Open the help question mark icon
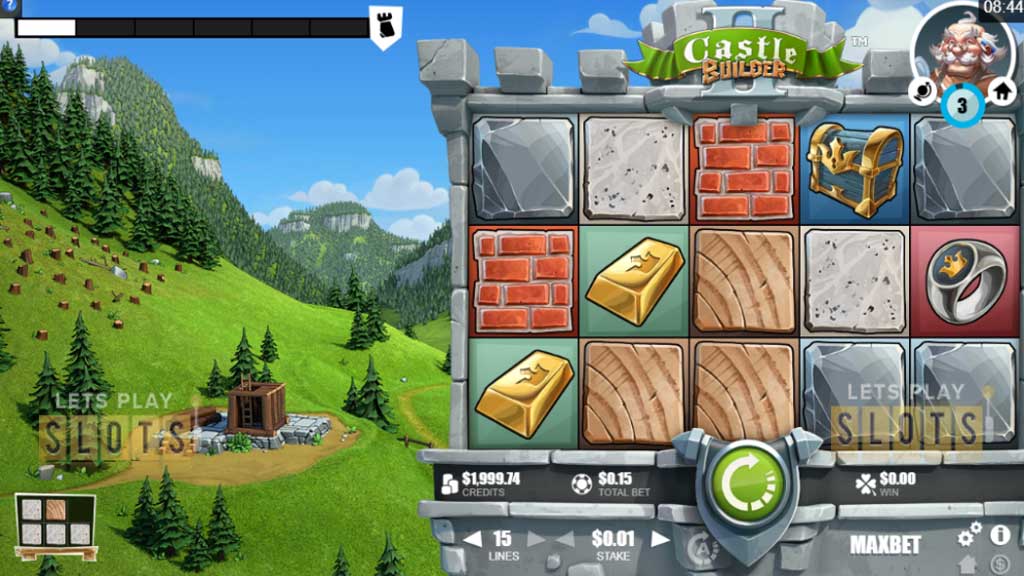This screenshot has width=1024, height=576. [x=11, y=6]
